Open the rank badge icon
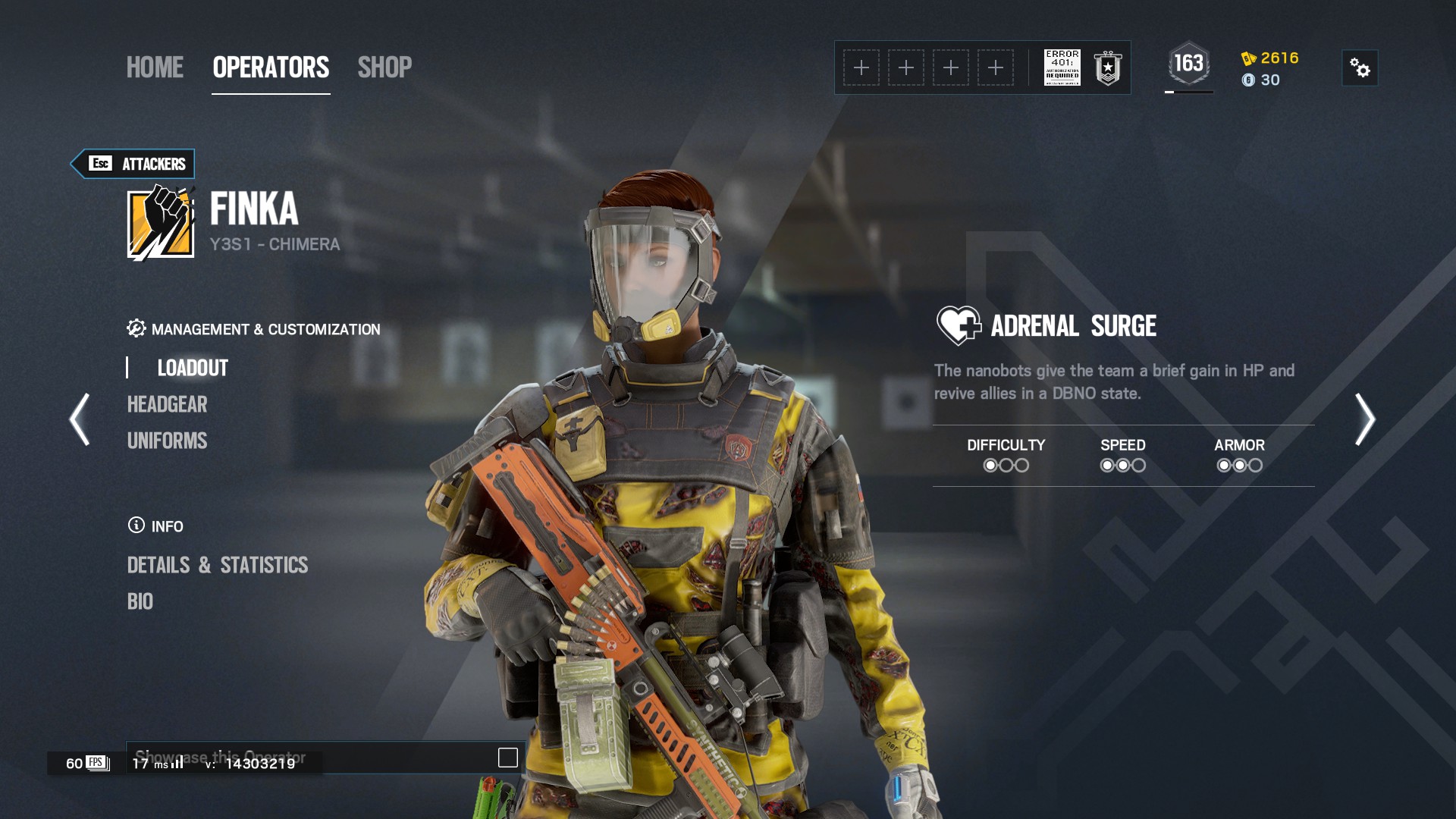 point(1108,67)
